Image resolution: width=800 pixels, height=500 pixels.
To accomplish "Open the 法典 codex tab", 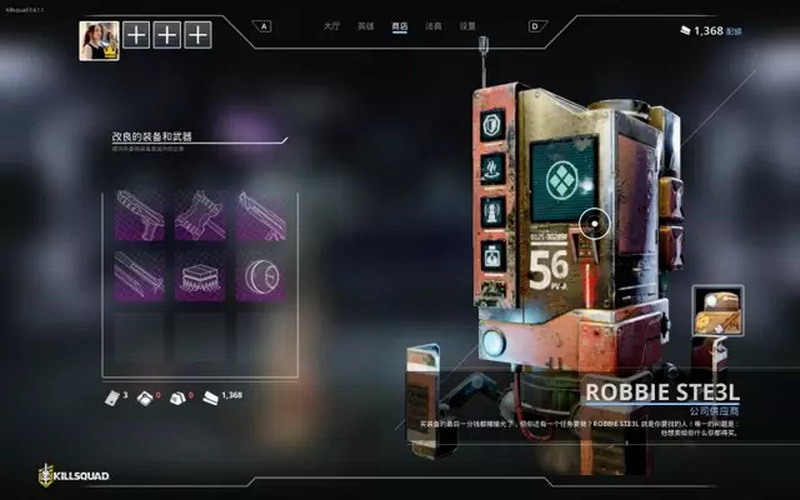I will [433, 26].
